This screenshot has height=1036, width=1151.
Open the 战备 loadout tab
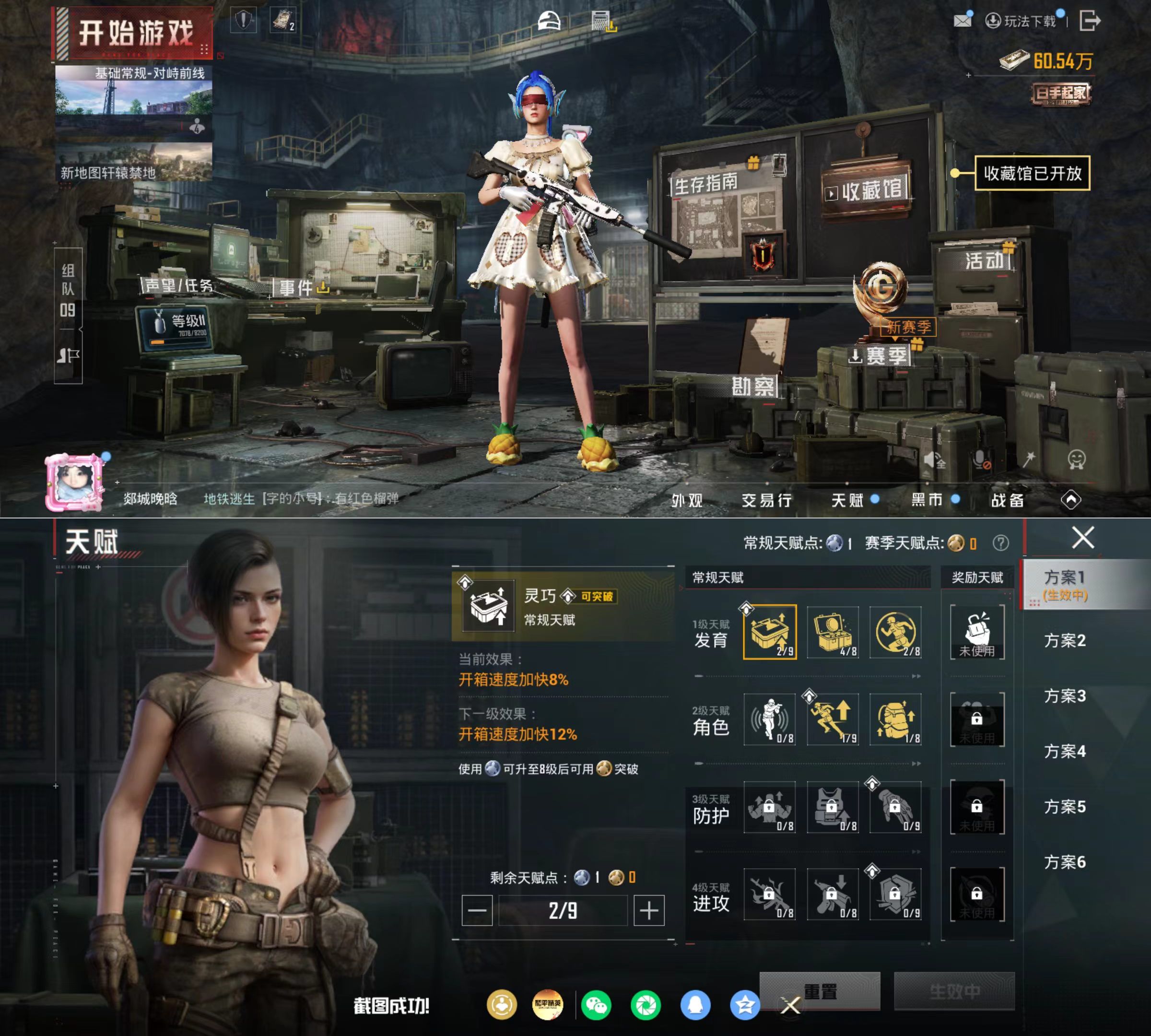1008,500
